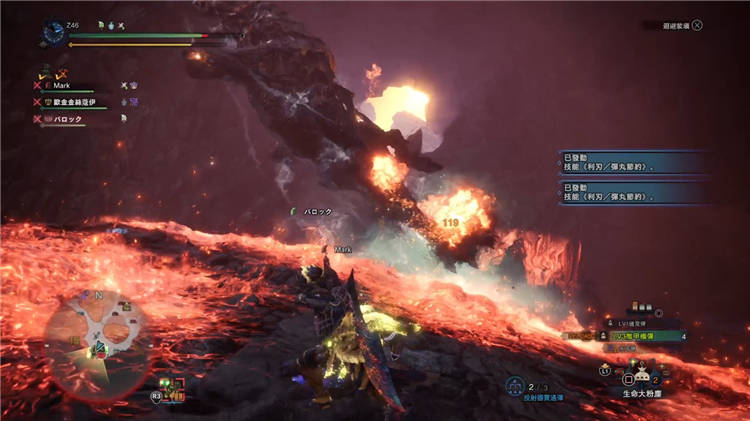Image resolution: width=750 pixels, height=421 pixels.
Task: Select the top skill-activated notification
Action: pos(634,164)
